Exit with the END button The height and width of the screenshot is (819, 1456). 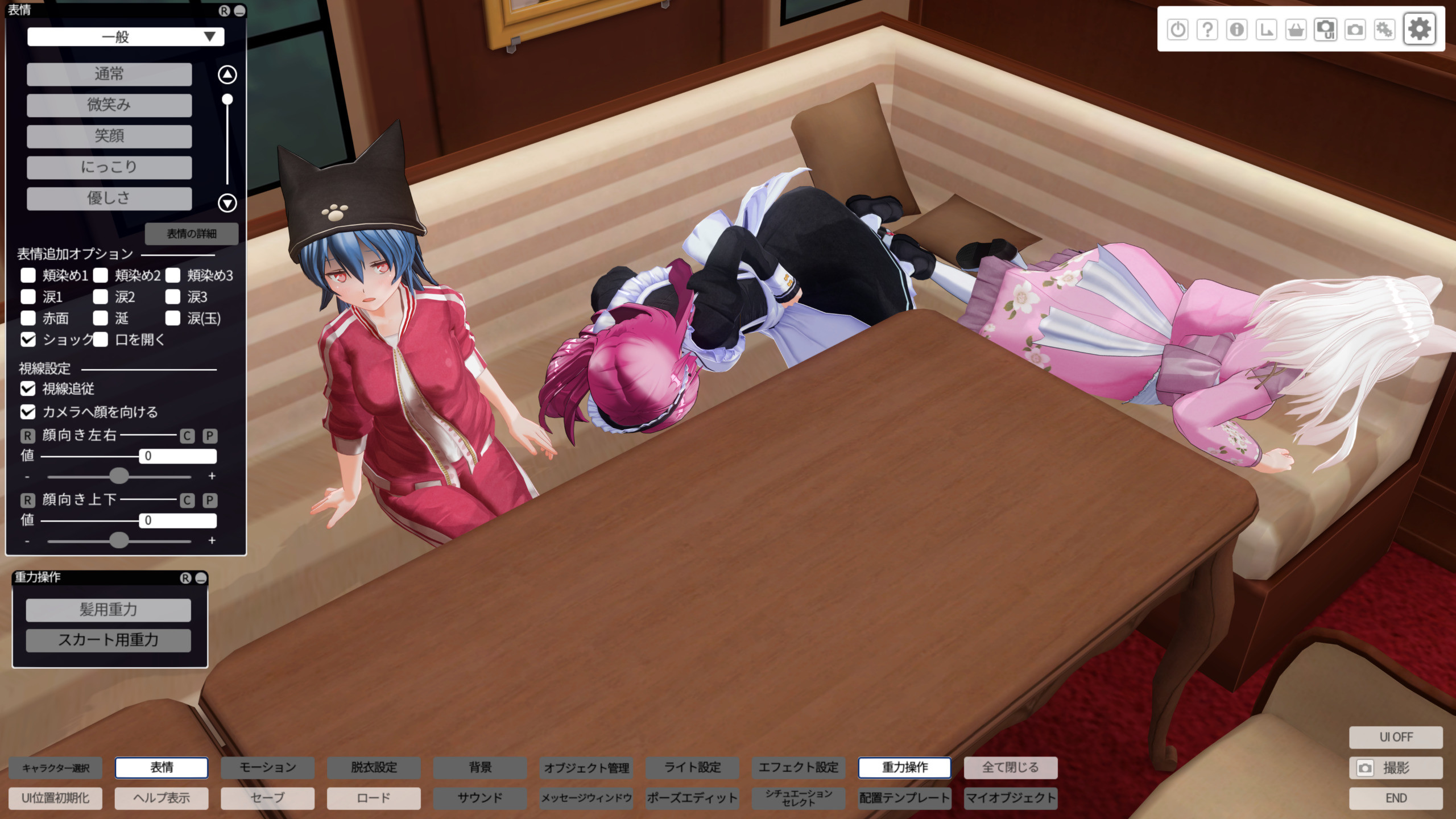tap(1396, 798)
